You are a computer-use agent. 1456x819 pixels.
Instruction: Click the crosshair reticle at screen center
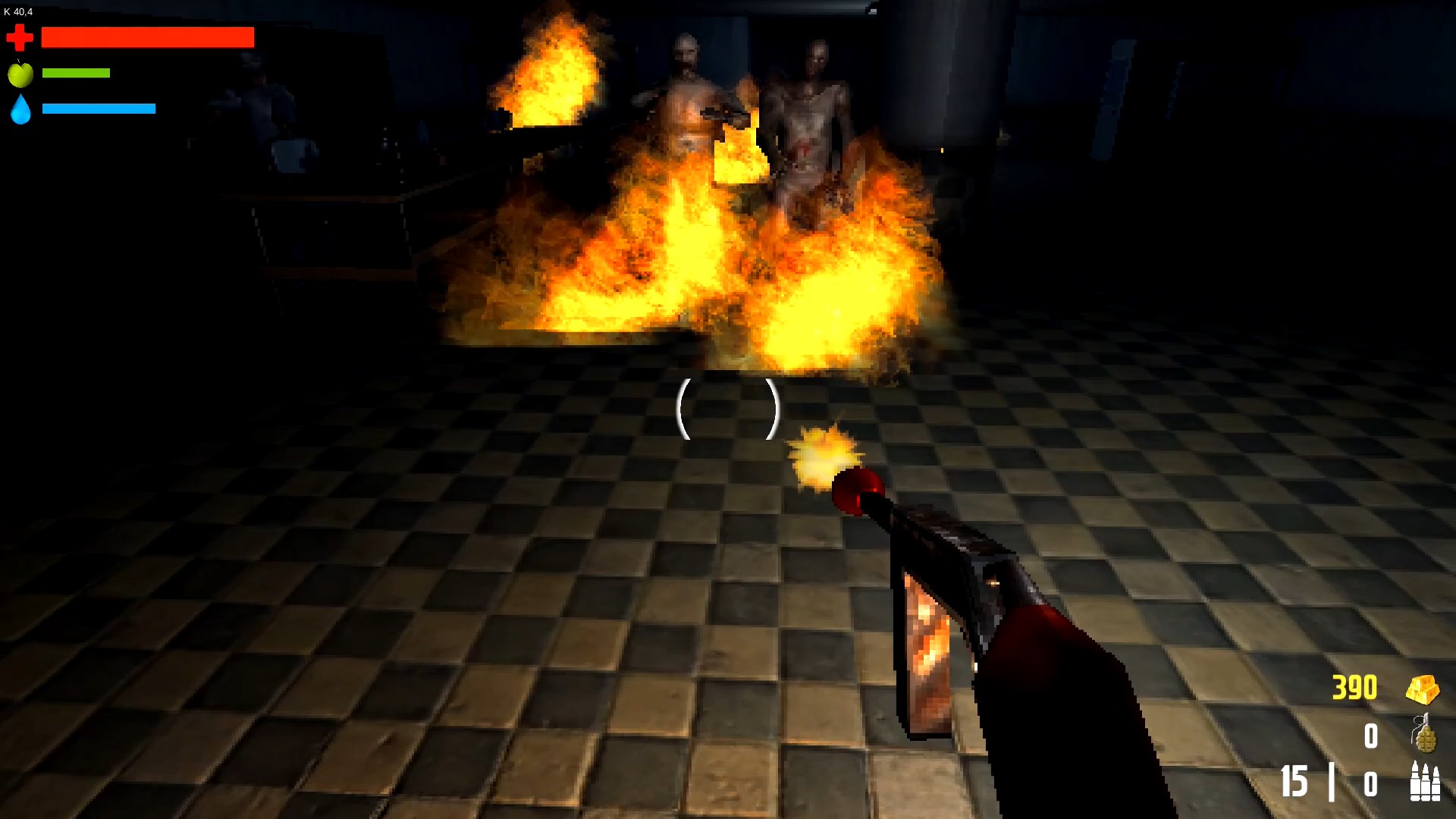[728, 409]
